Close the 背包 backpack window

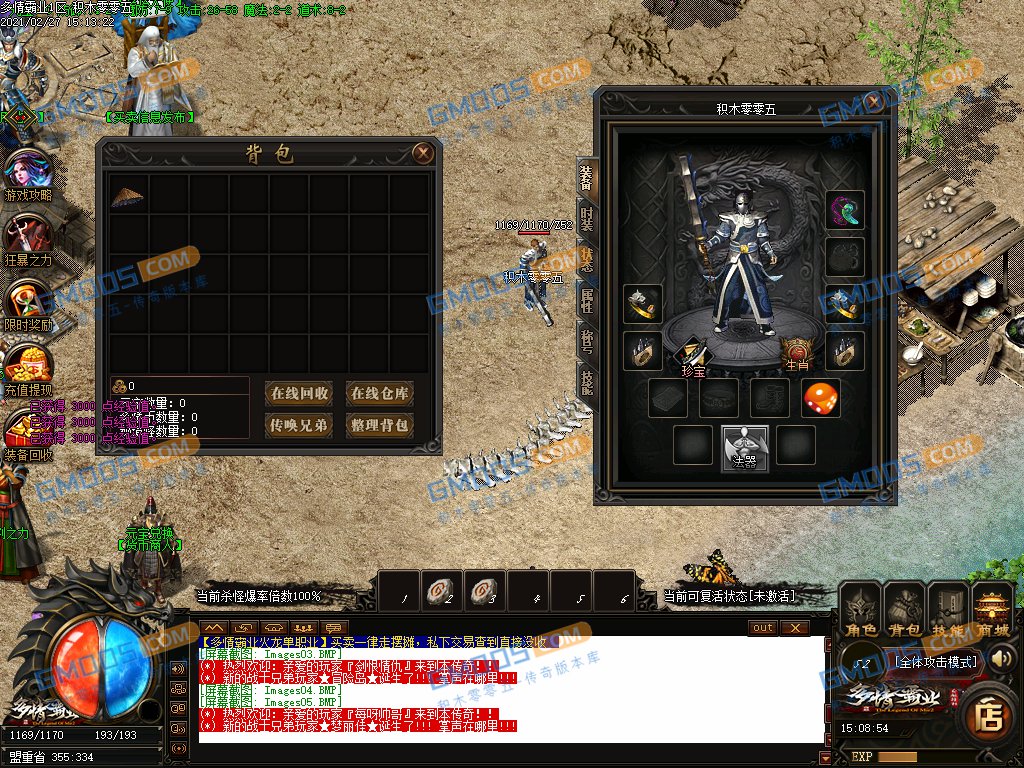pos(423,153)
